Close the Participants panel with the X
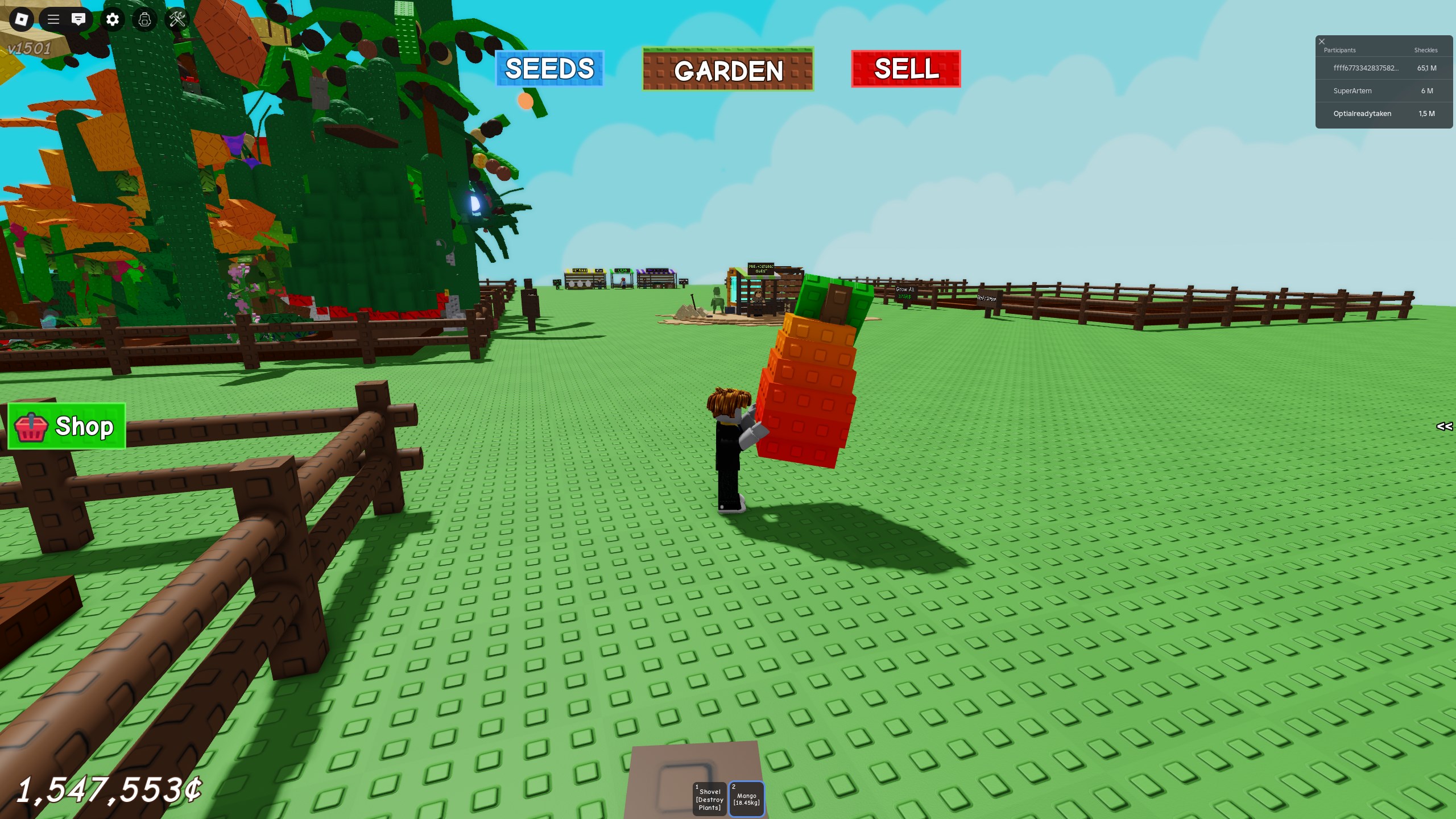The height and width of the screenshot is (819, 1456). pyautogui.click(x=1321, y=41)
